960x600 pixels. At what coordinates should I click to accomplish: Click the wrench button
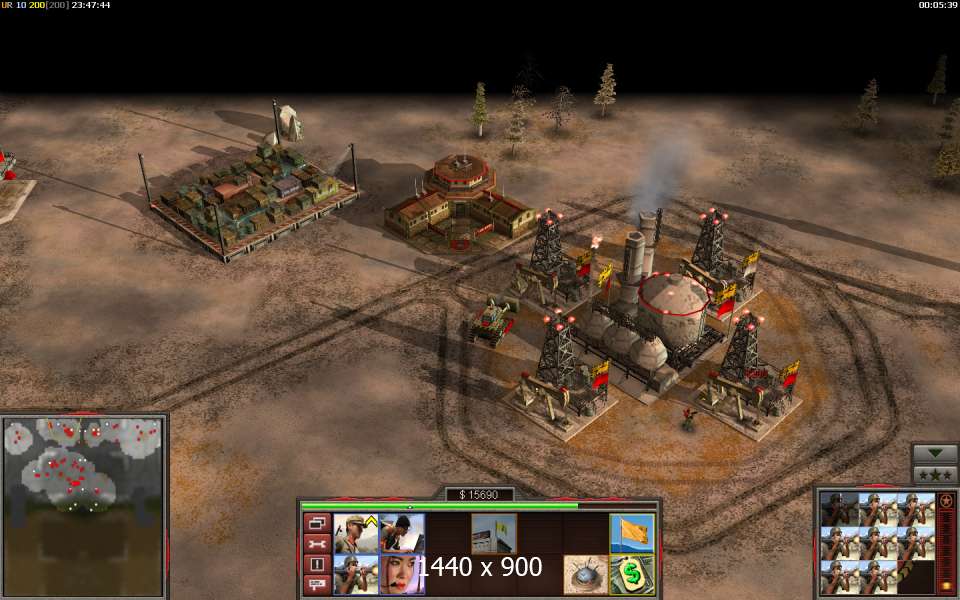(317, 544)
